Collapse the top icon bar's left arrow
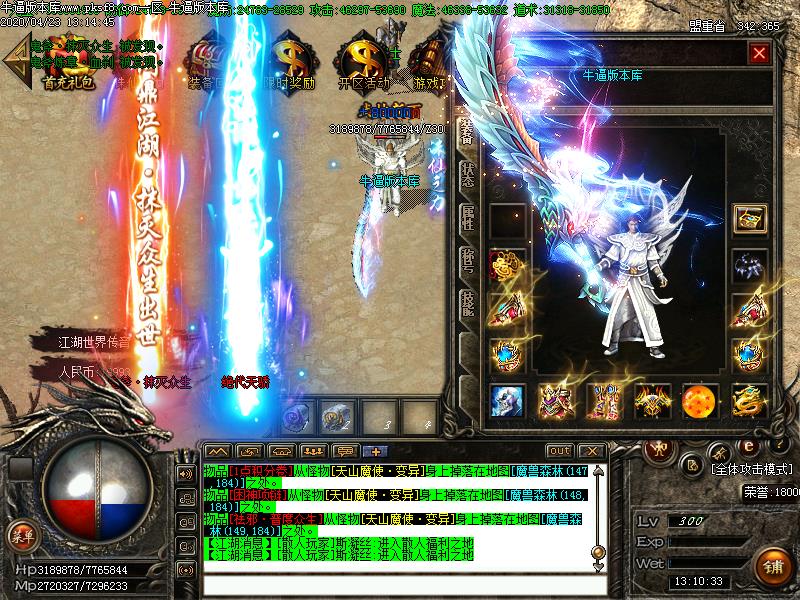The width and height of the screenshot is (800, 600). [14, 62]
